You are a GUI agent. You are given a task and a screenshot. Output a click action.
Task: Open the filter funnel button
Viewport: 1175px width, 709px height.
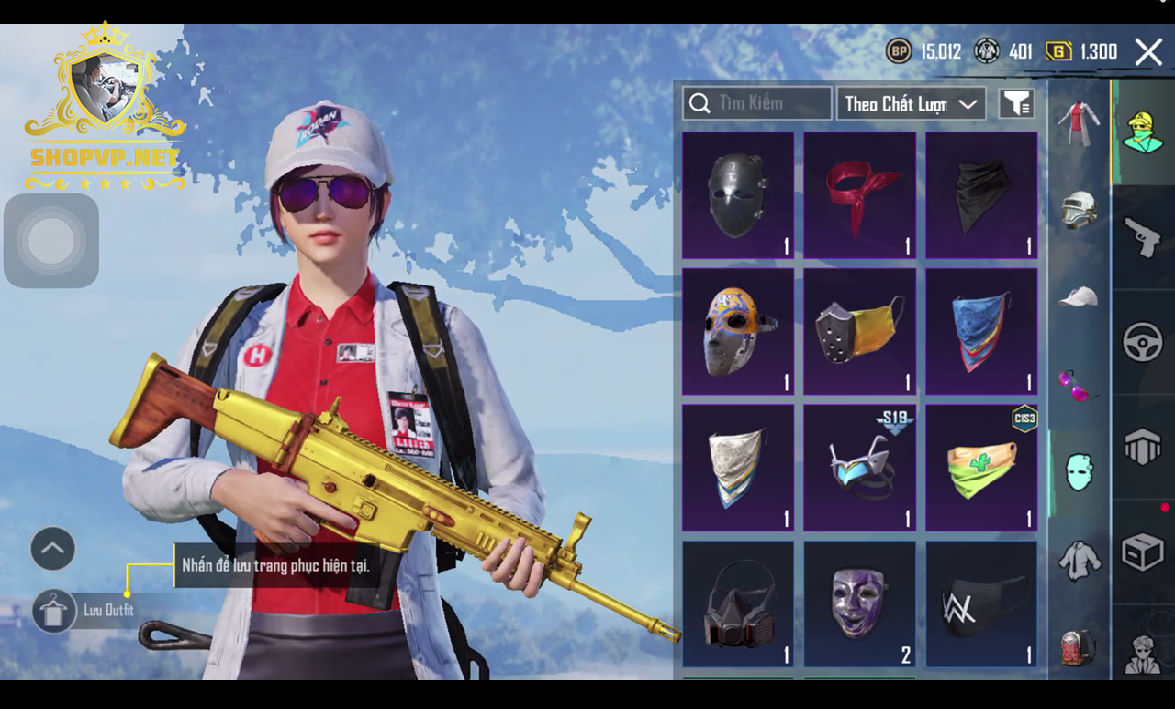[1016, 103]
